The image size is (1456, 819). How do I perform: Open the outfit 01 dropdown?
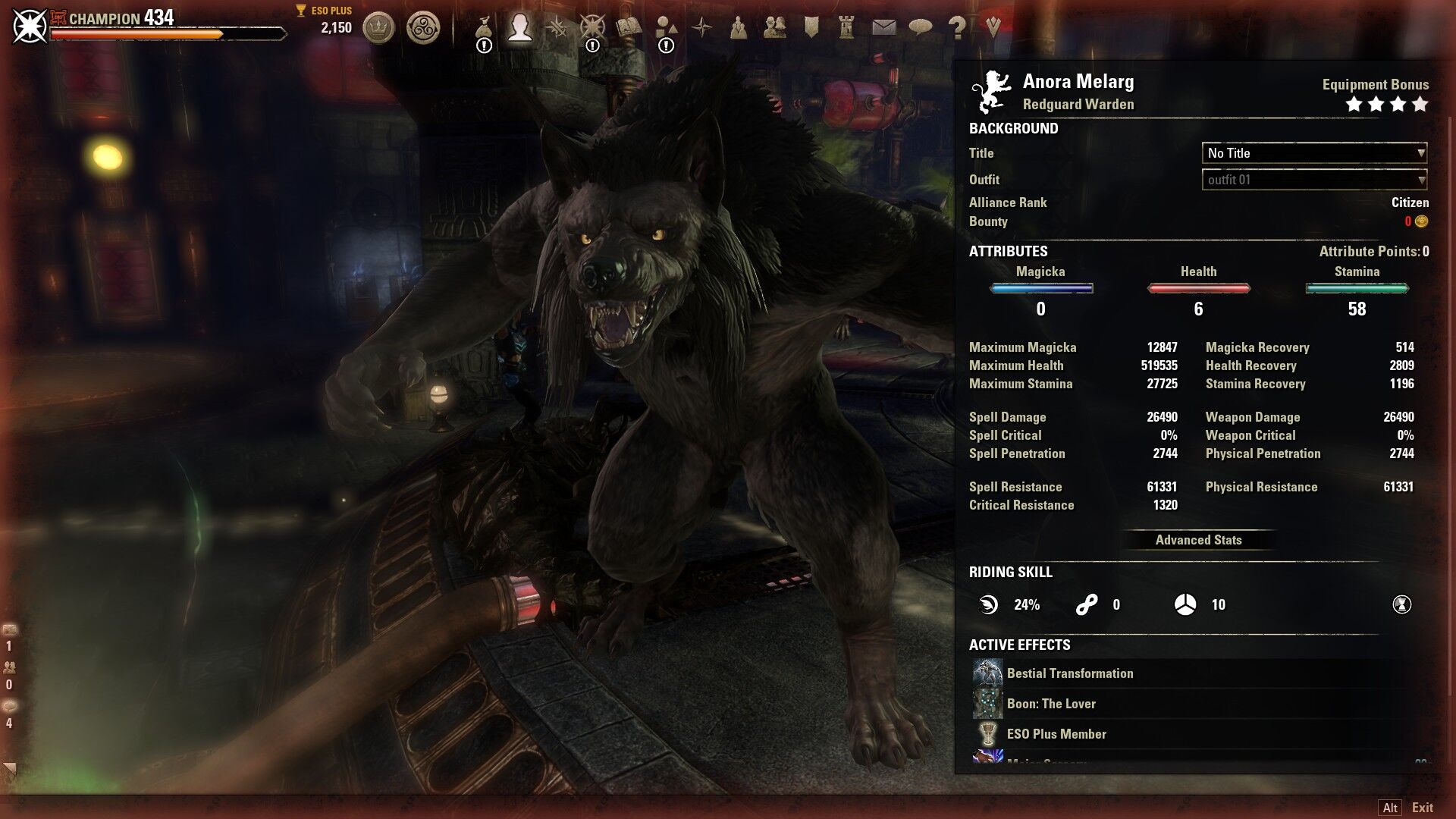pyautogui.click(x=1314, y=180)
